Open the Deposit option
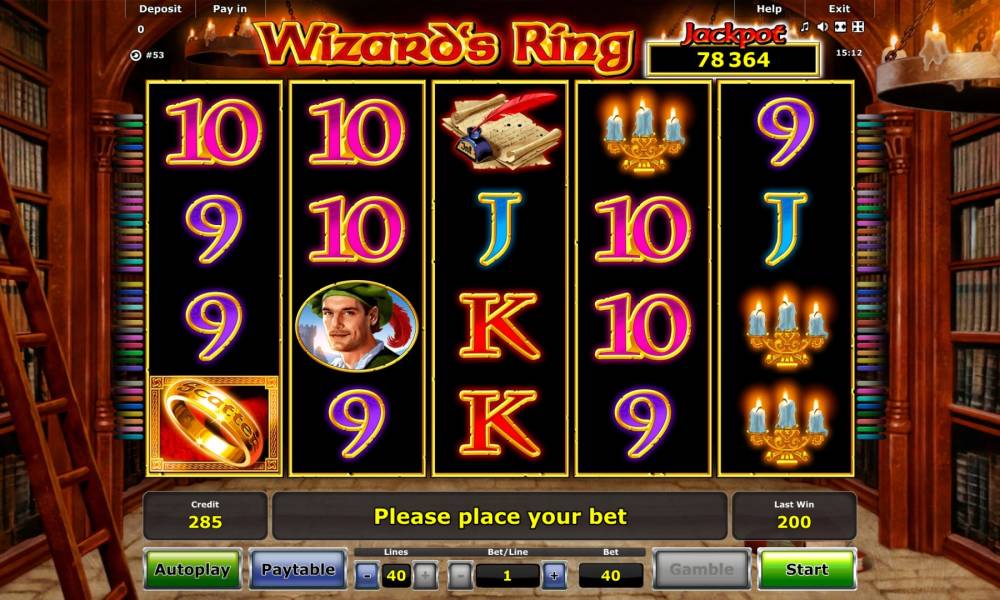 (x=160, y=9)
